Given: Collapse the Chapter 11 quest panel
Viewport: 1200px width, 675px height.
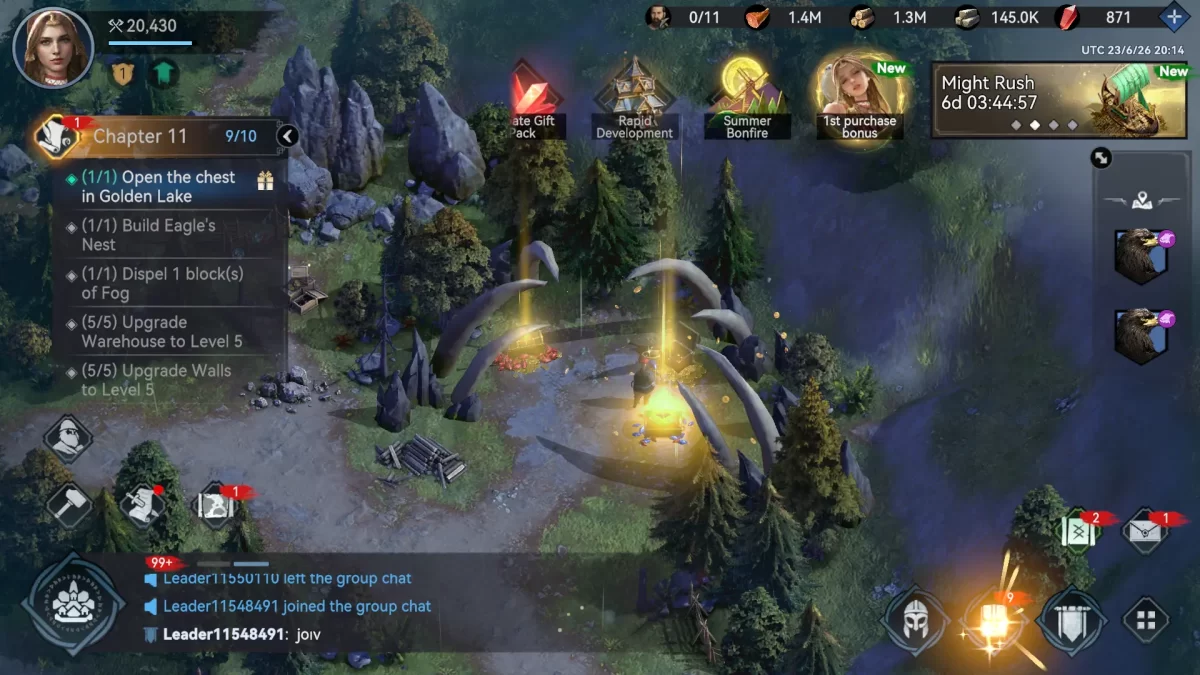Looking at the screenshot, I should click(x=288, y=136).
